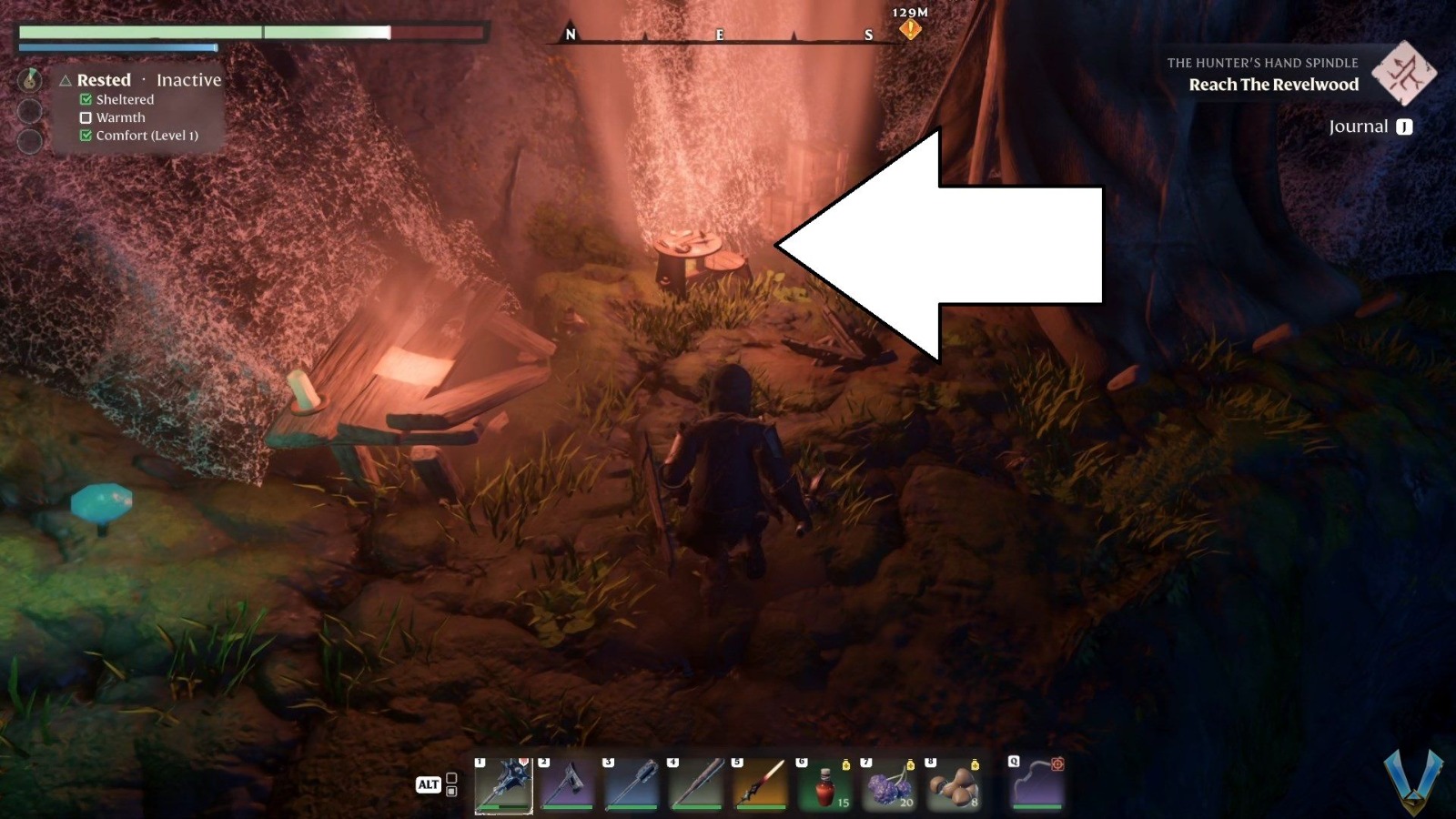Enable the Warmth checkbox
1456x819 pixels.
[86, 117]
